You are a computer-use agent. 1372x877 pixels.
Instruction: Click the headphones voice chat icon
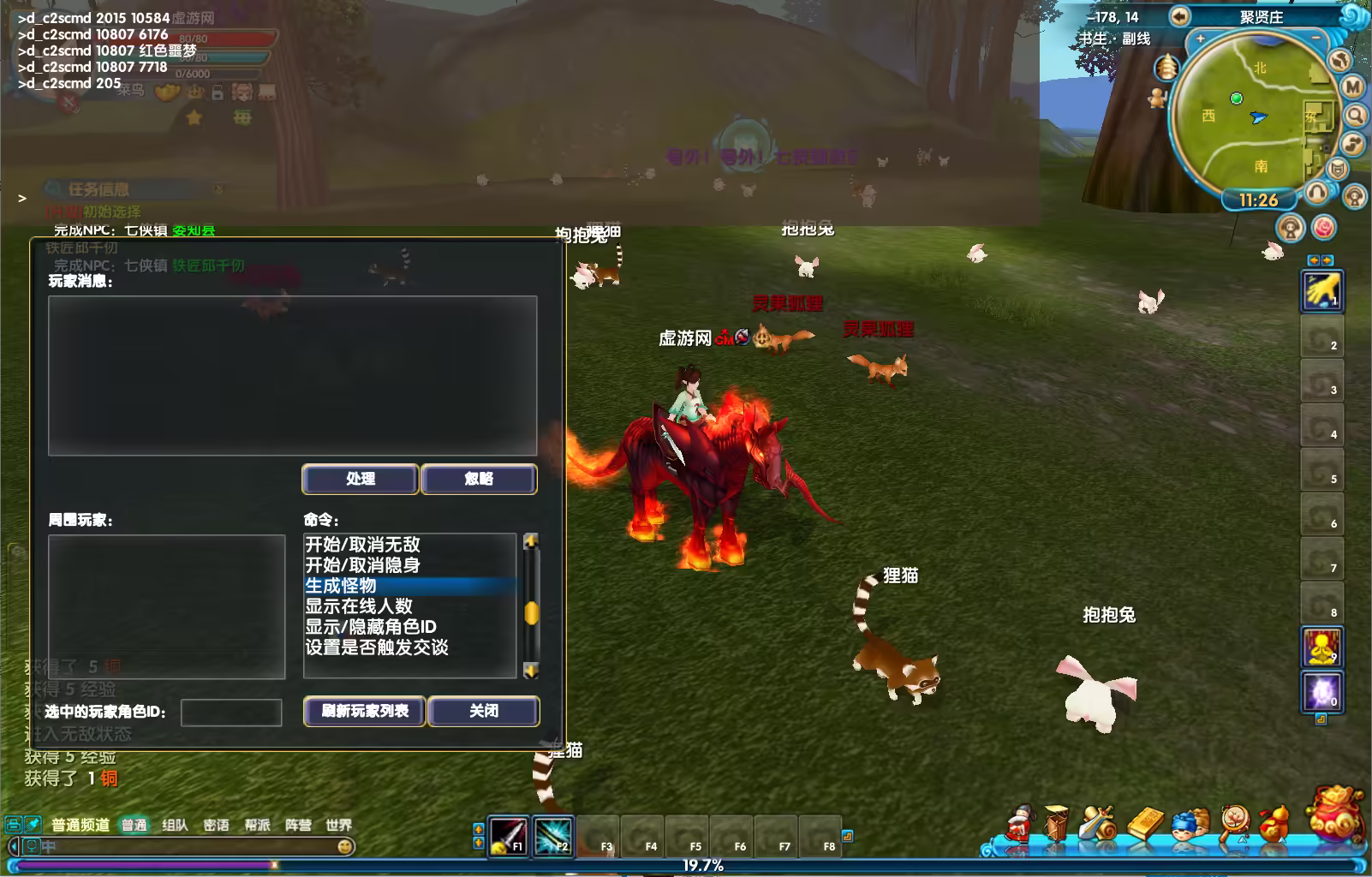point(1317,193)
